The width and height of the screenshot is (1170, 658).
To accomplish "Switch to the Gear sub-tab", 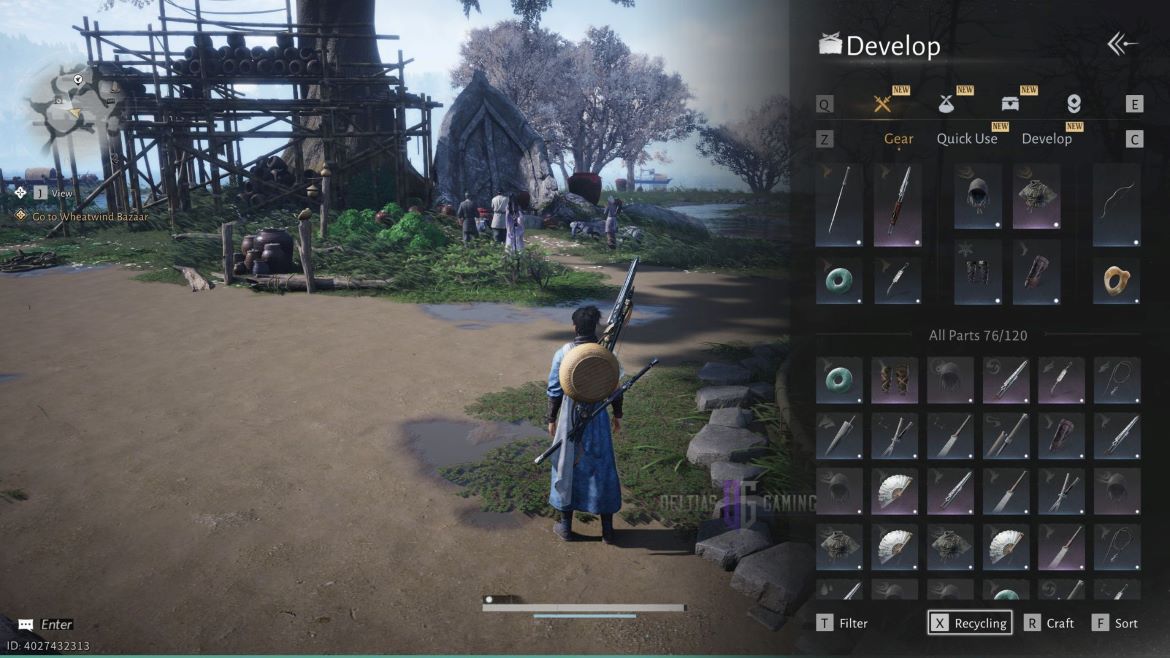I will 898,139.
